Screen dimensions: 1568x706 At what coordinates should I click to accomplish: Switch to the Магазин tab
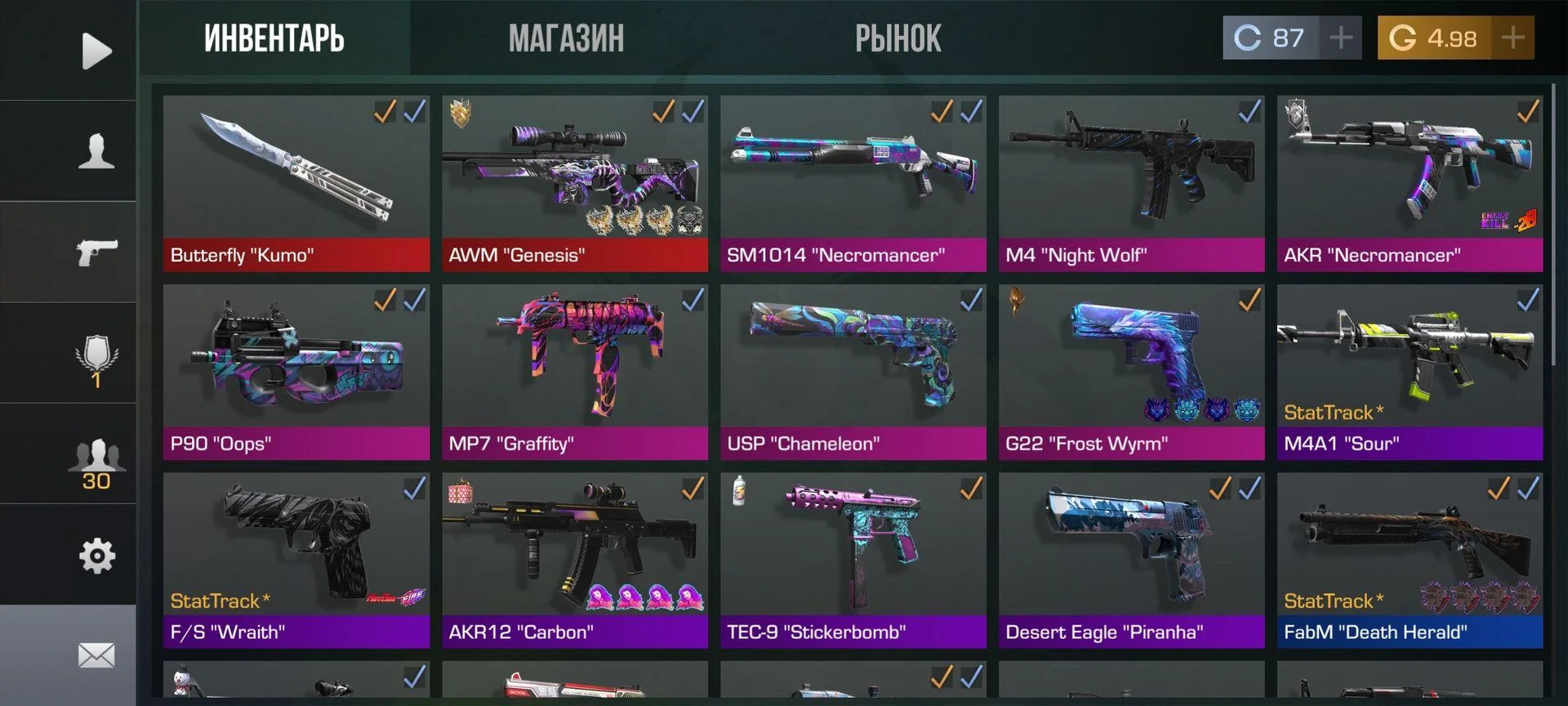pos(566,38)
